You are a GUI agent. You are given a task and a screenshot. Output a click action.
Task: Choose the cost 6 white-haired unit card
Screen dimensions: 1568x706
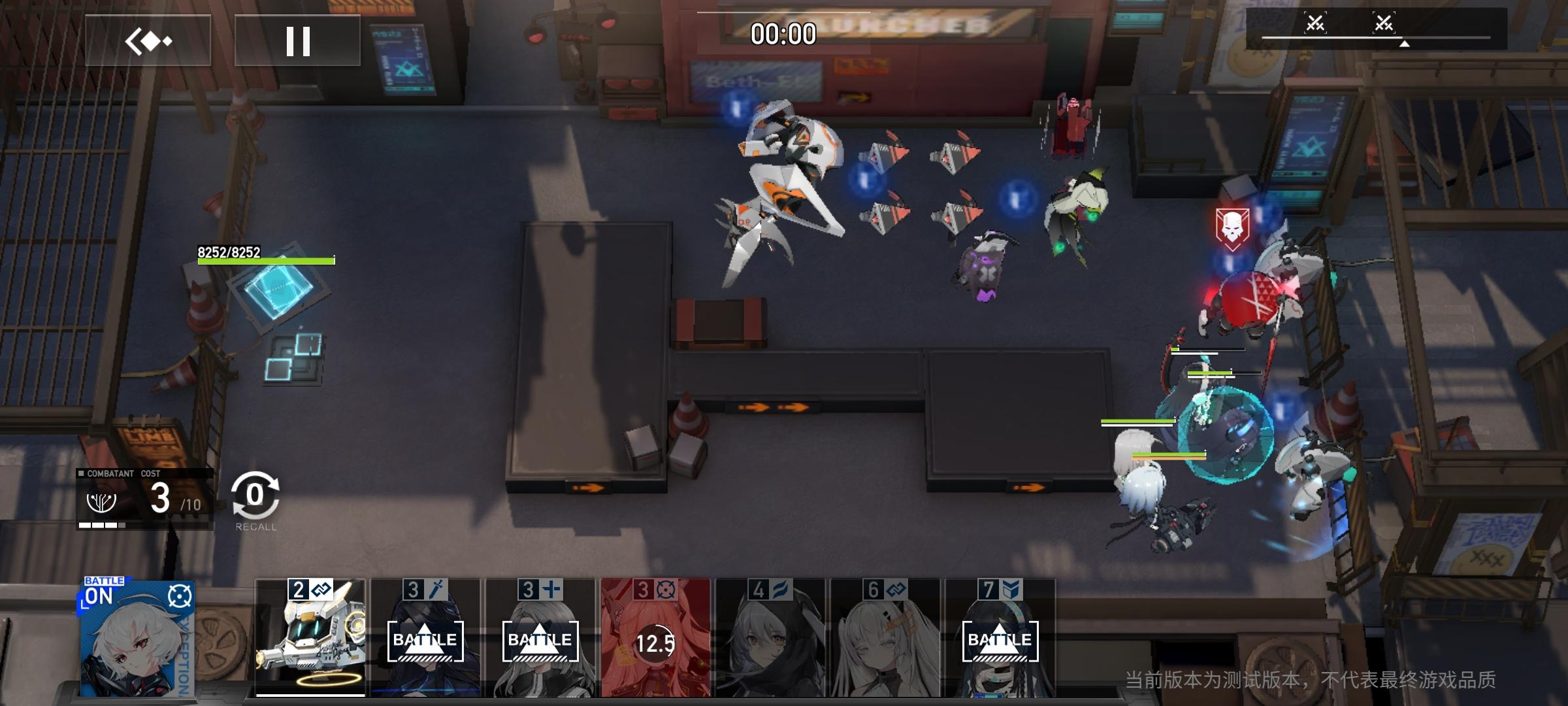click(x=885, y=637)
